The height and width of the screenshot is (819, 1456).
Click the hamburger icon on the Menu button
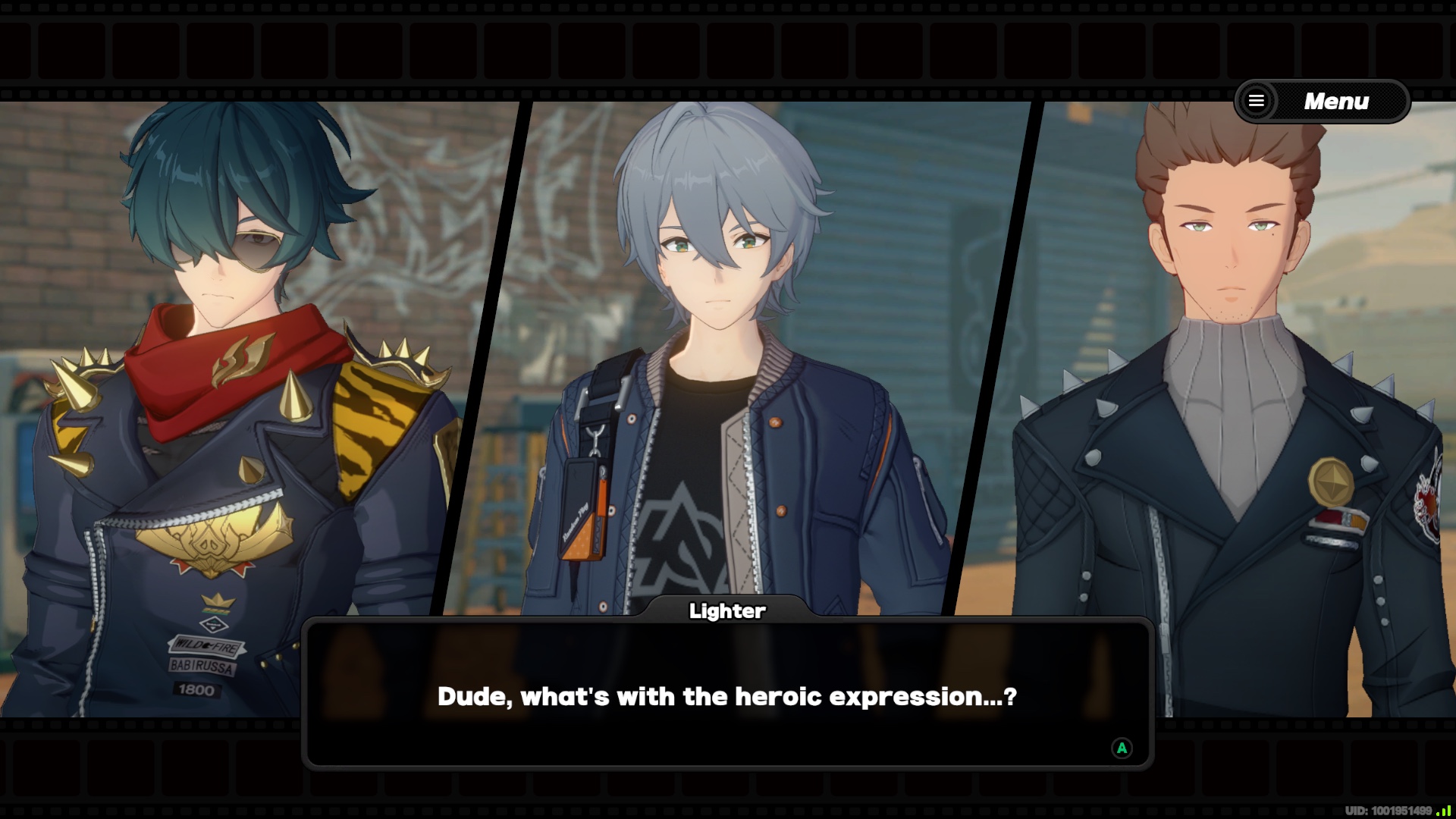pyautogui.click(x=1258, y=101)
